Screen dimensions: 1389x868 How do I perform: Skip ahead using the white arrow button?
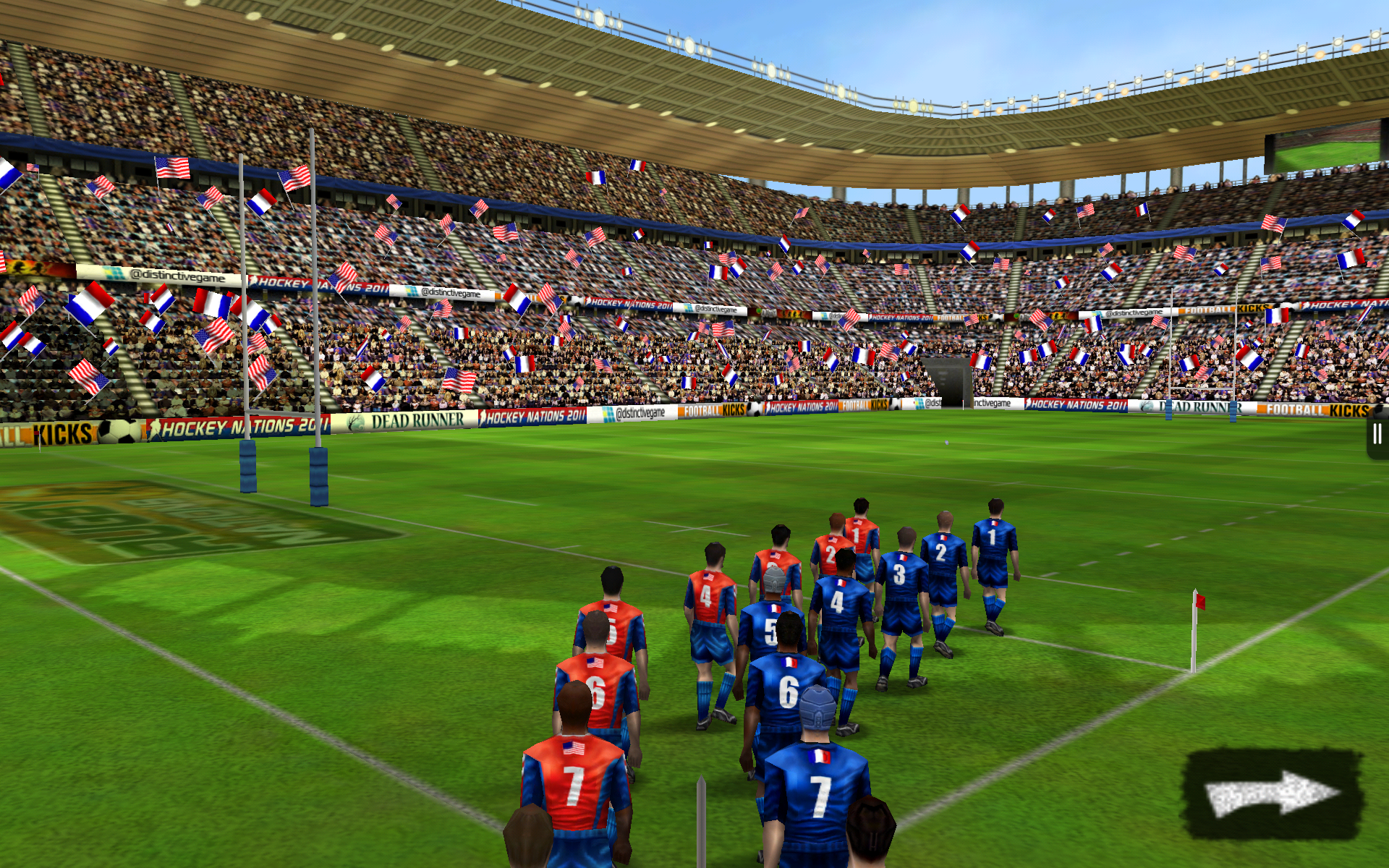1273,793
